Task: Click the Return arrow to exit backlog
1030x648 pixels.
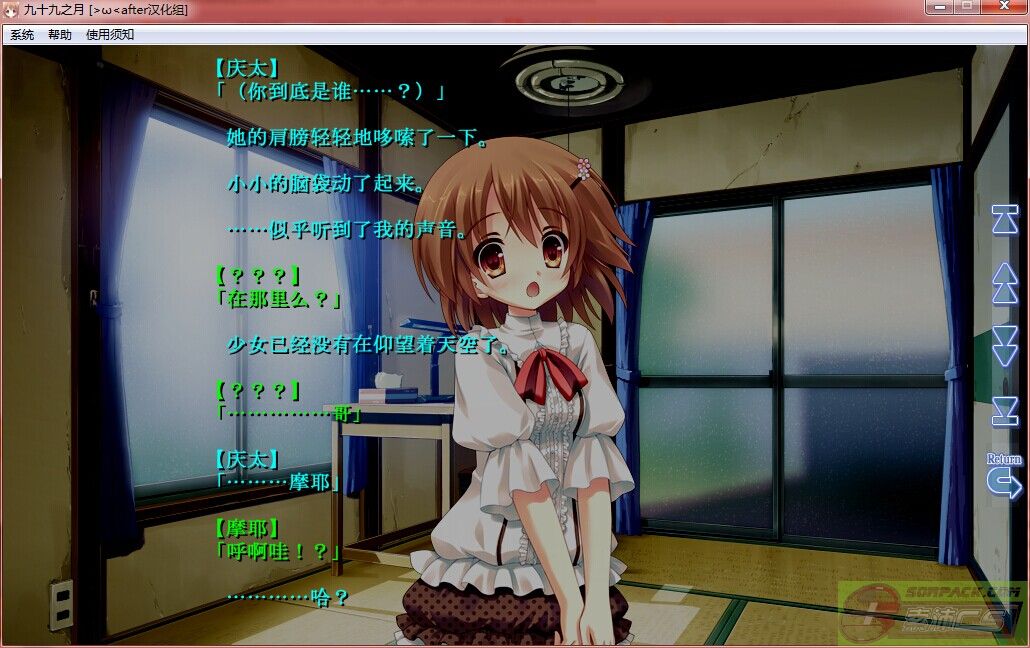Action: [x=1003, y=482]
